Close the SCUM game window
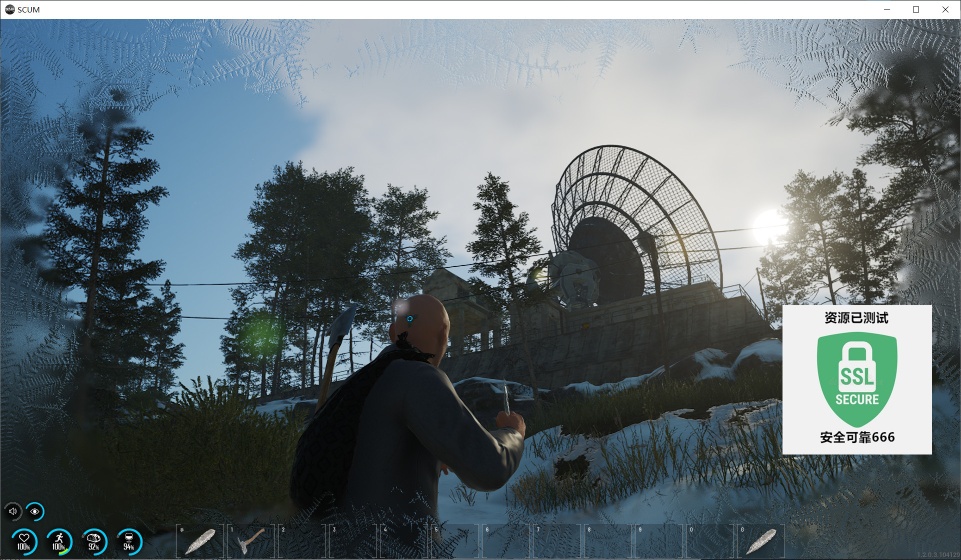 pos(943,9)
